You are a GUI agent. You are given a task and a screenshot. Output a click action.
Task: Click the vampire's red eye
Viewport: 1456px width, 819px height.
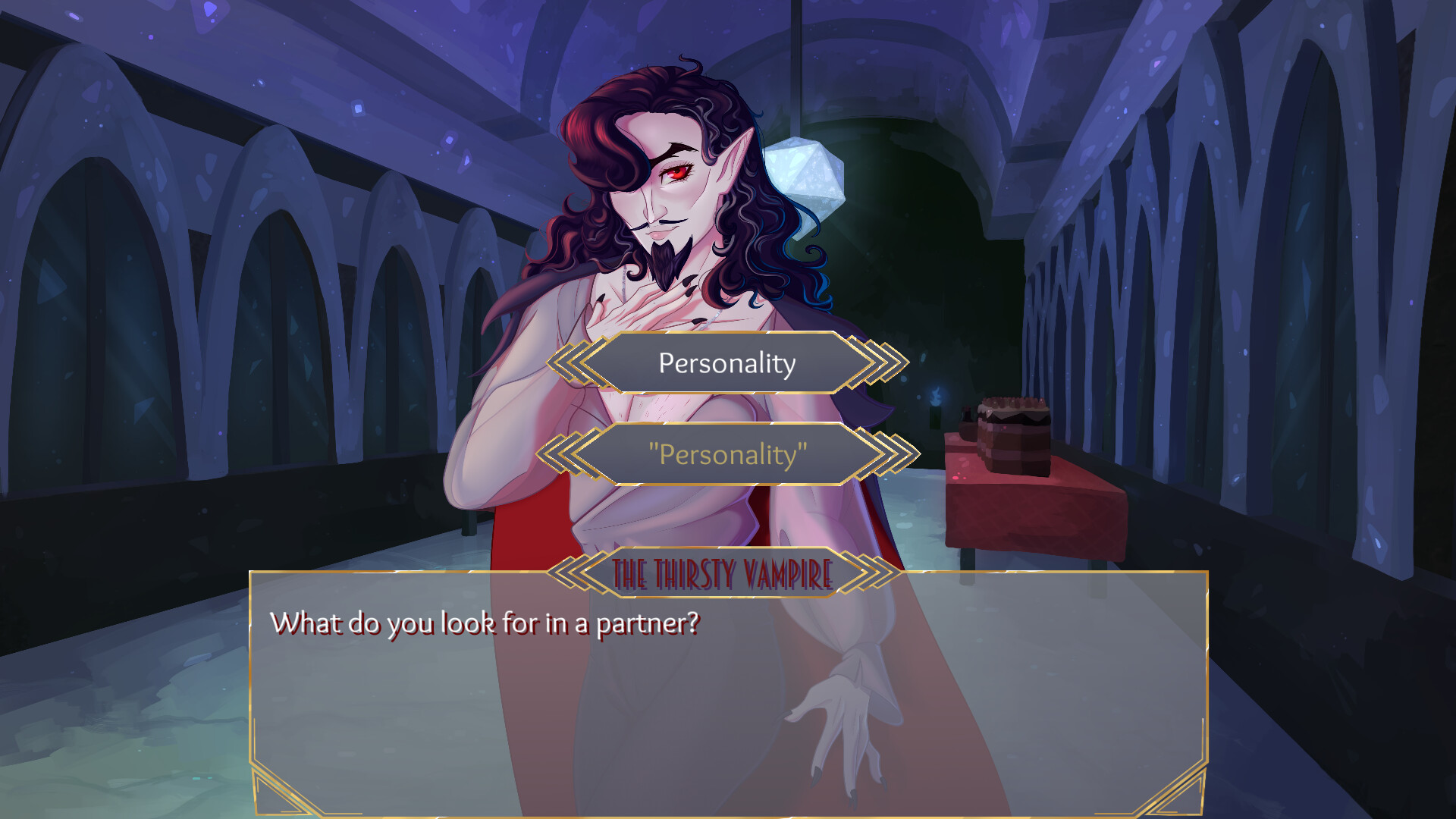click(x=677, y=173)
